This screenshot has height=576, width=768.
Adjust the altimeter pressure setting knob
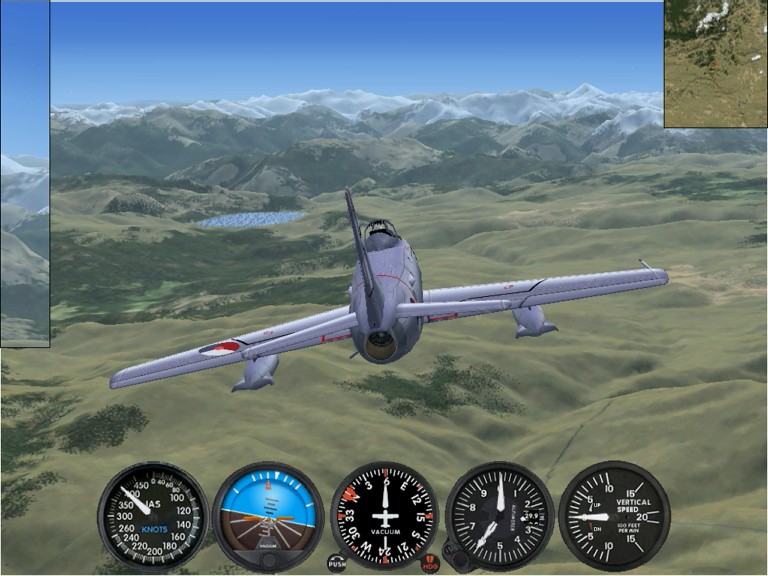tap(455, 559)
